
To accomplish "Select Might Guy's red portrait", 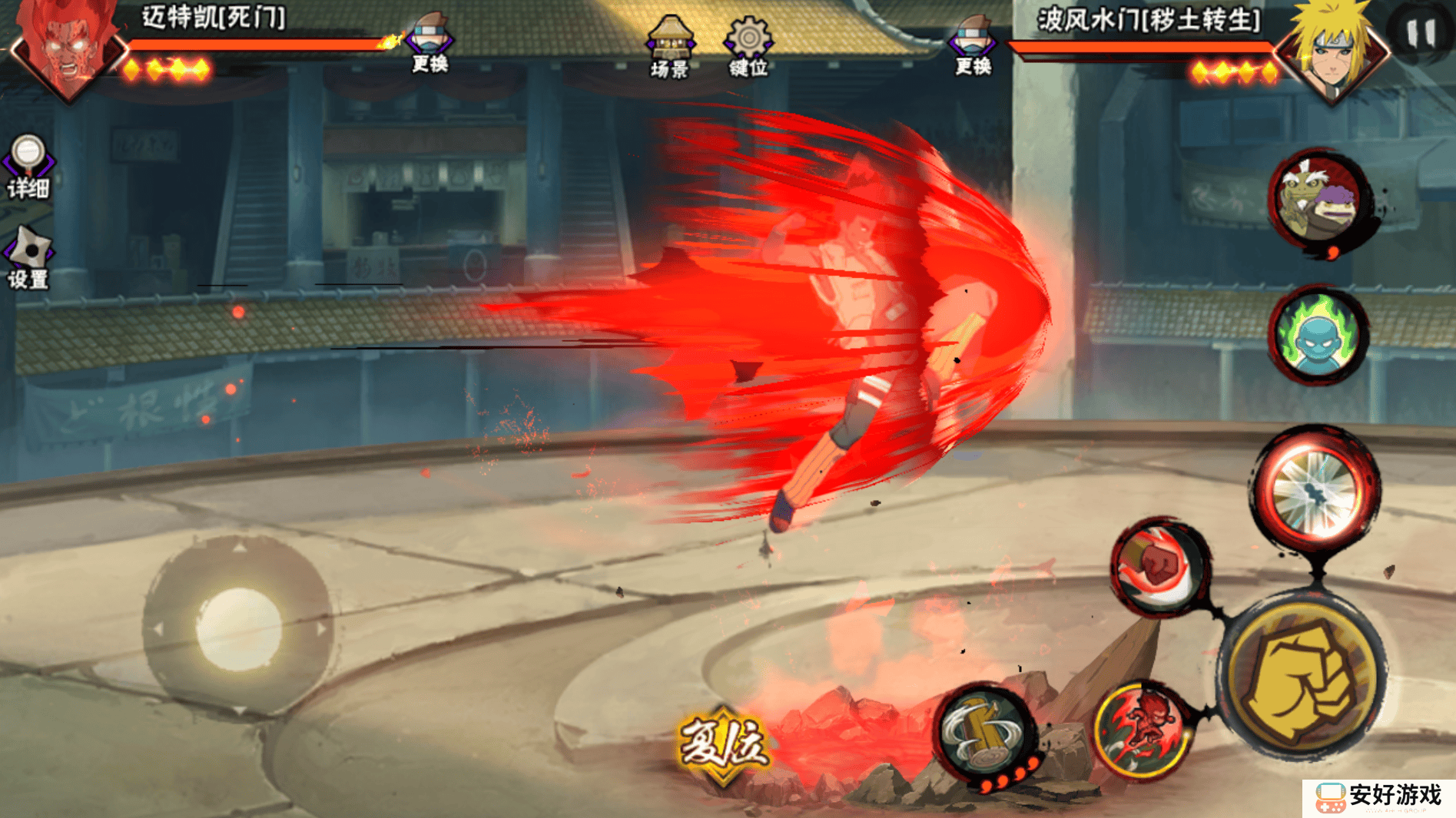I will coord(68,48).
